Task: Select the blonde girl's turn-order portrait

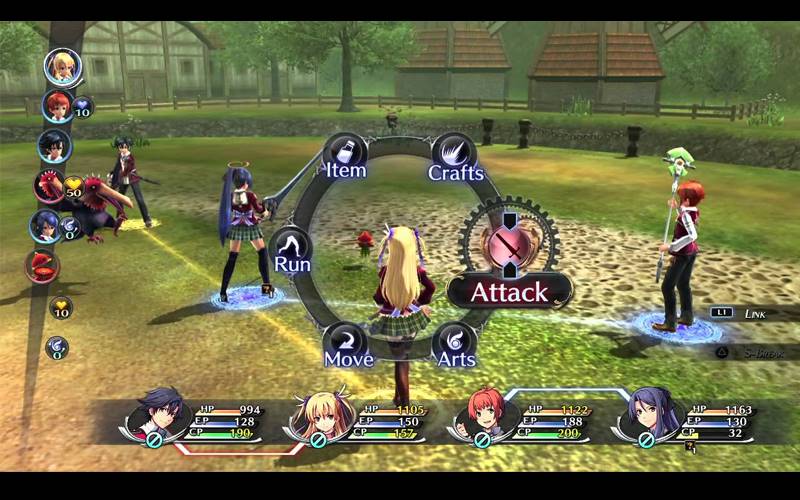Action: [60, 67]
